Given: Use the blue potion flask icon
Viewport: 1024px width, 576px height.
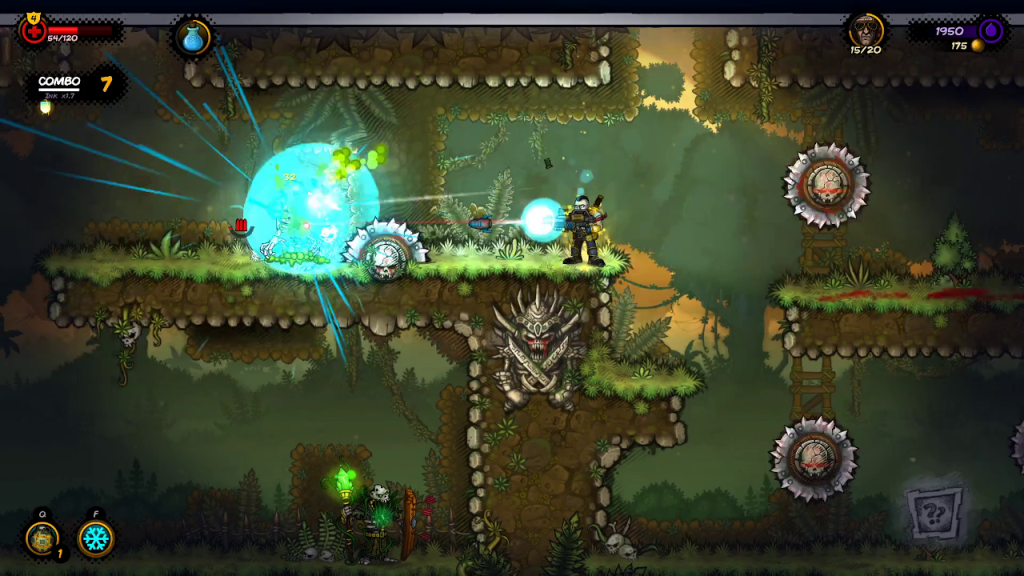Looking at the screenshot, I should [192, 38].
